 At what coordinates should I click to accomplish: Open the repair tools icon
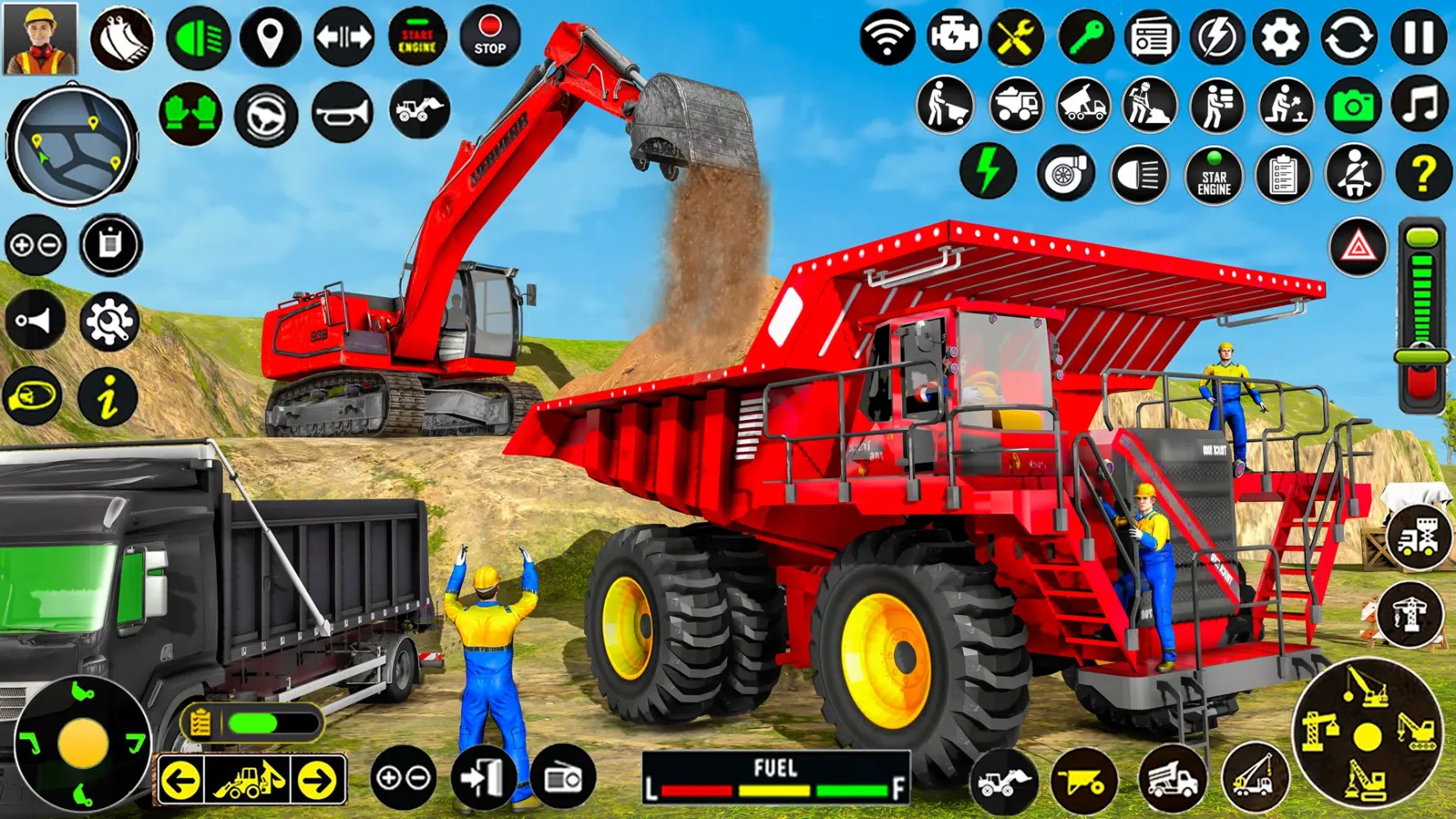[x=1015, y=37]
